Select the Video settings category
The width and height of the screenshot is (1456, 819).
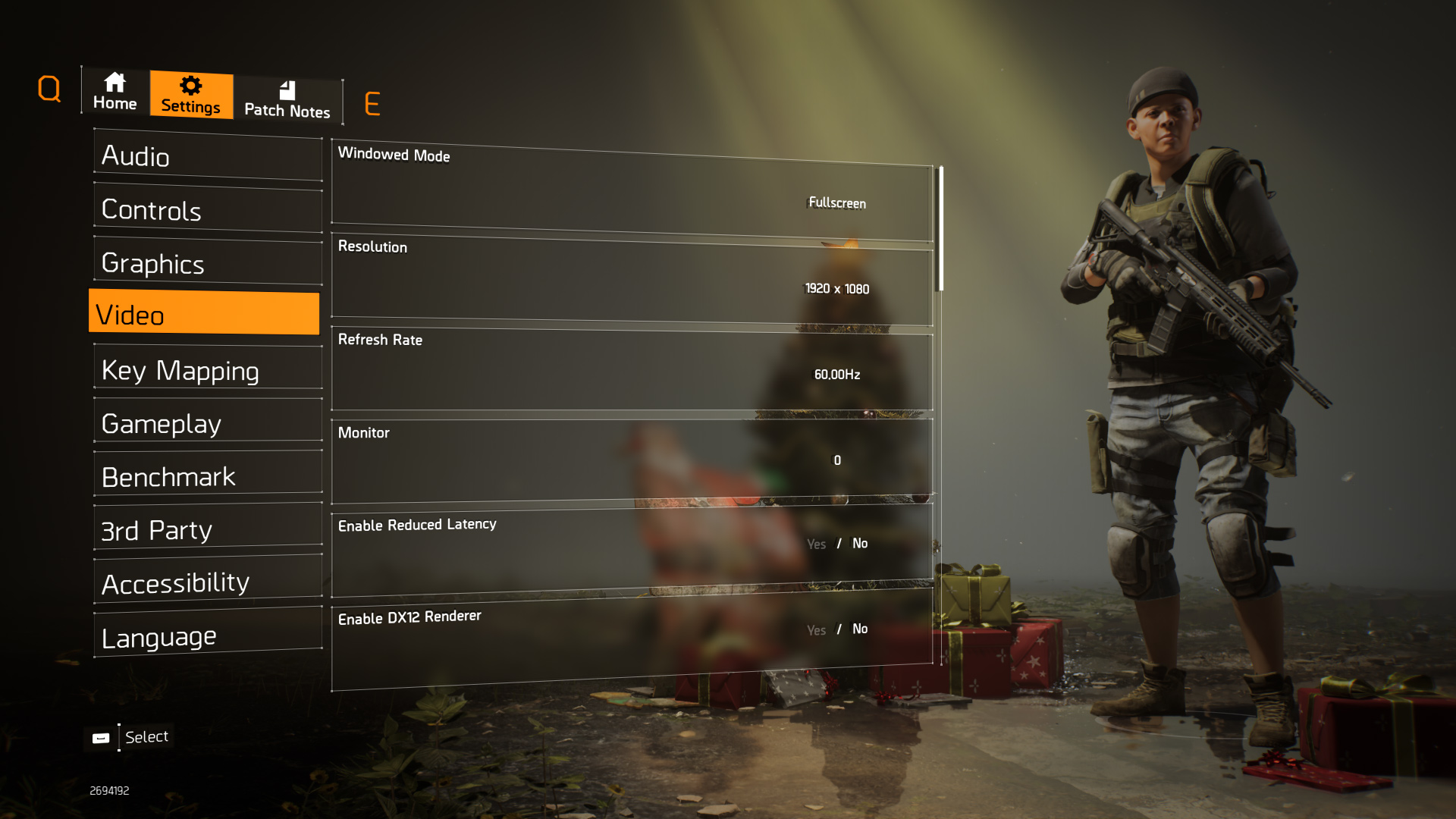click(x=204, y=313)
